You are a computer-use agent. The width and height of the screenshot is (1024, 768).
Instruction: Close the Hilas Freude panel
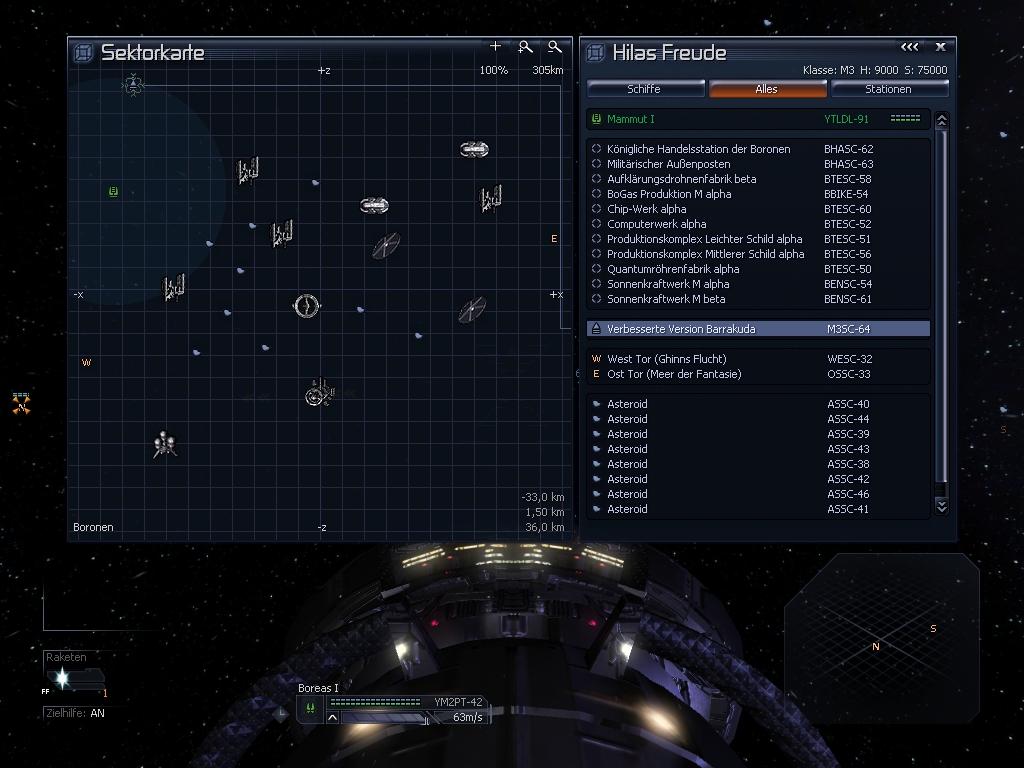click(940, 47)
